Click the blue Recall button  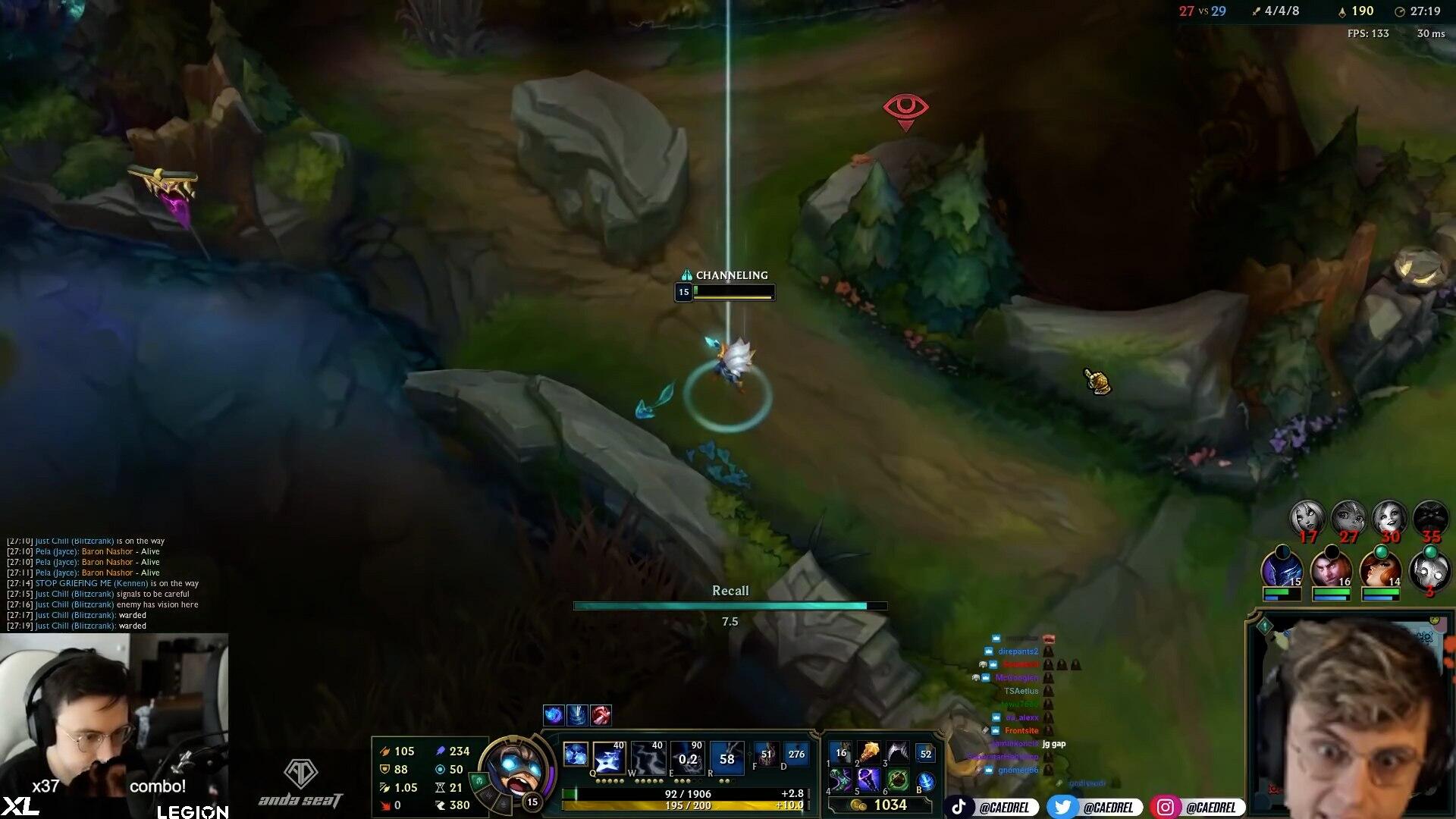pyautogui.click(x=925, y=782)
